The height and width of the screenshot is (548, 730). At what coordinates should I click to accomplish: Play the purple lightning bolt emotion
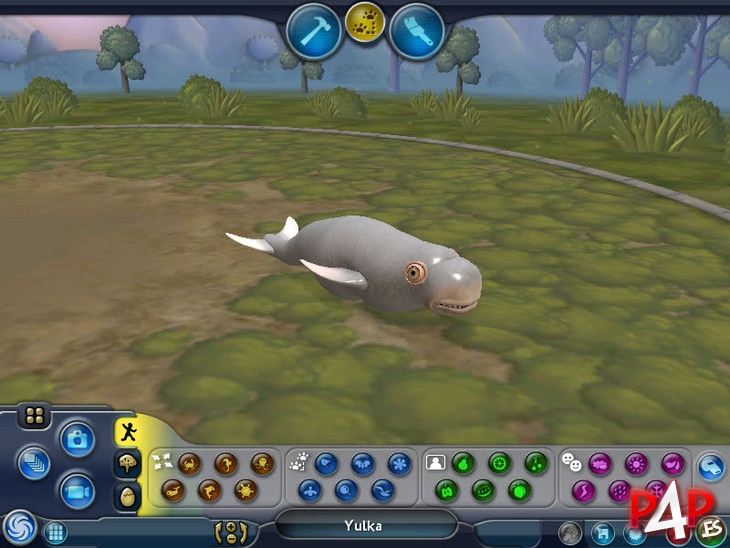point(584,490)
